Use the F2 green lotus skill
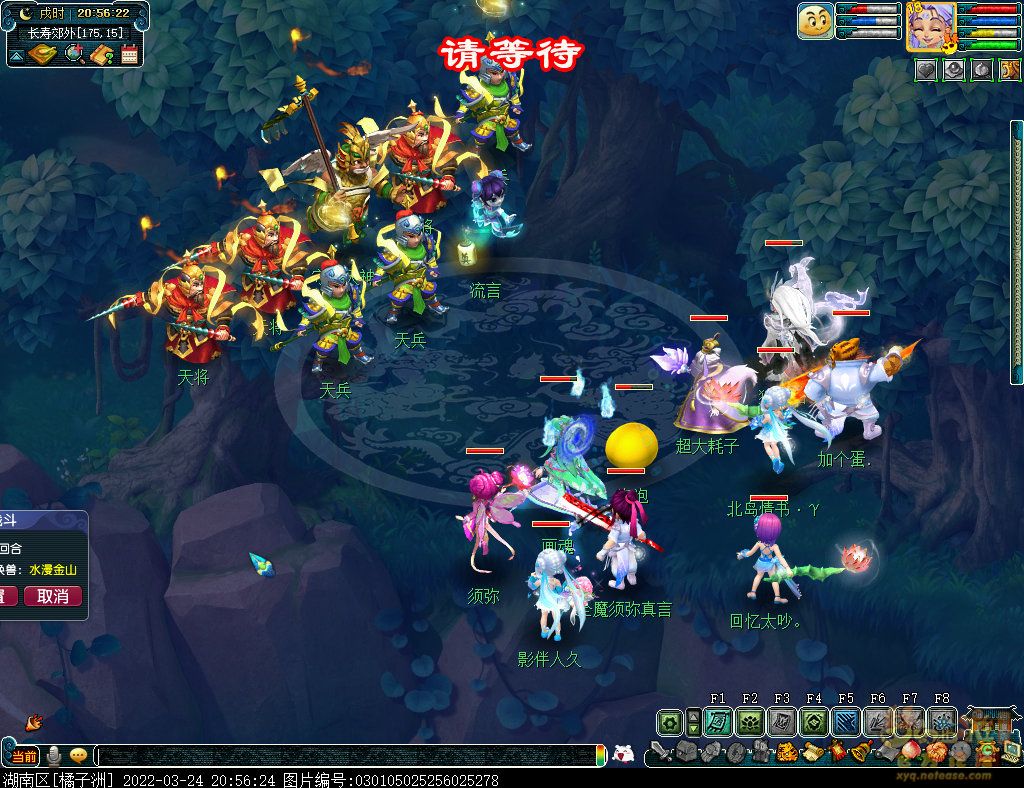This screenshot has height=788, width=1024. 750,722
